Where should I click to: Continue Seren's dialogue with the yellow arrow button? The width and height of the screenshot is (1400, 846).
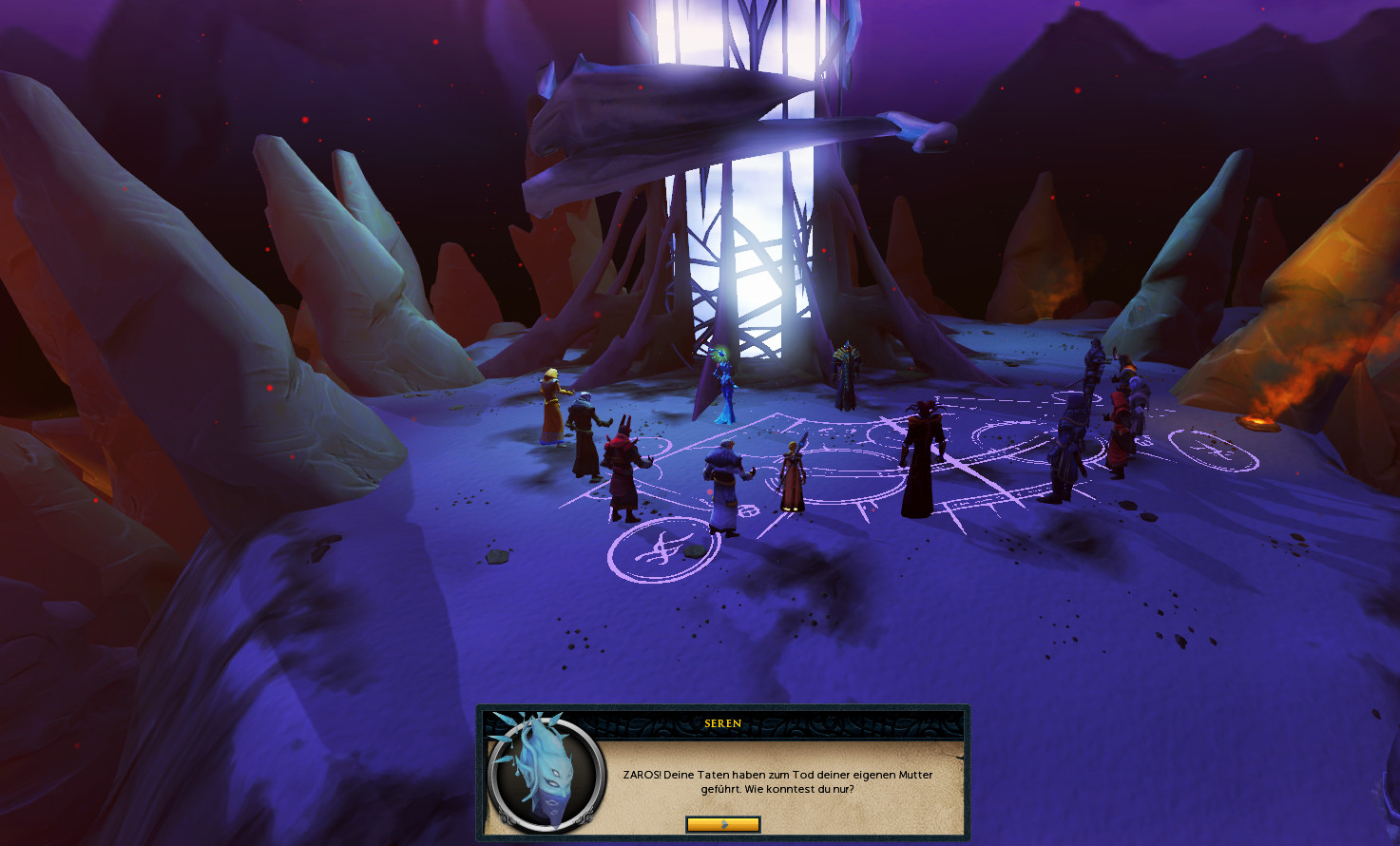722,824
